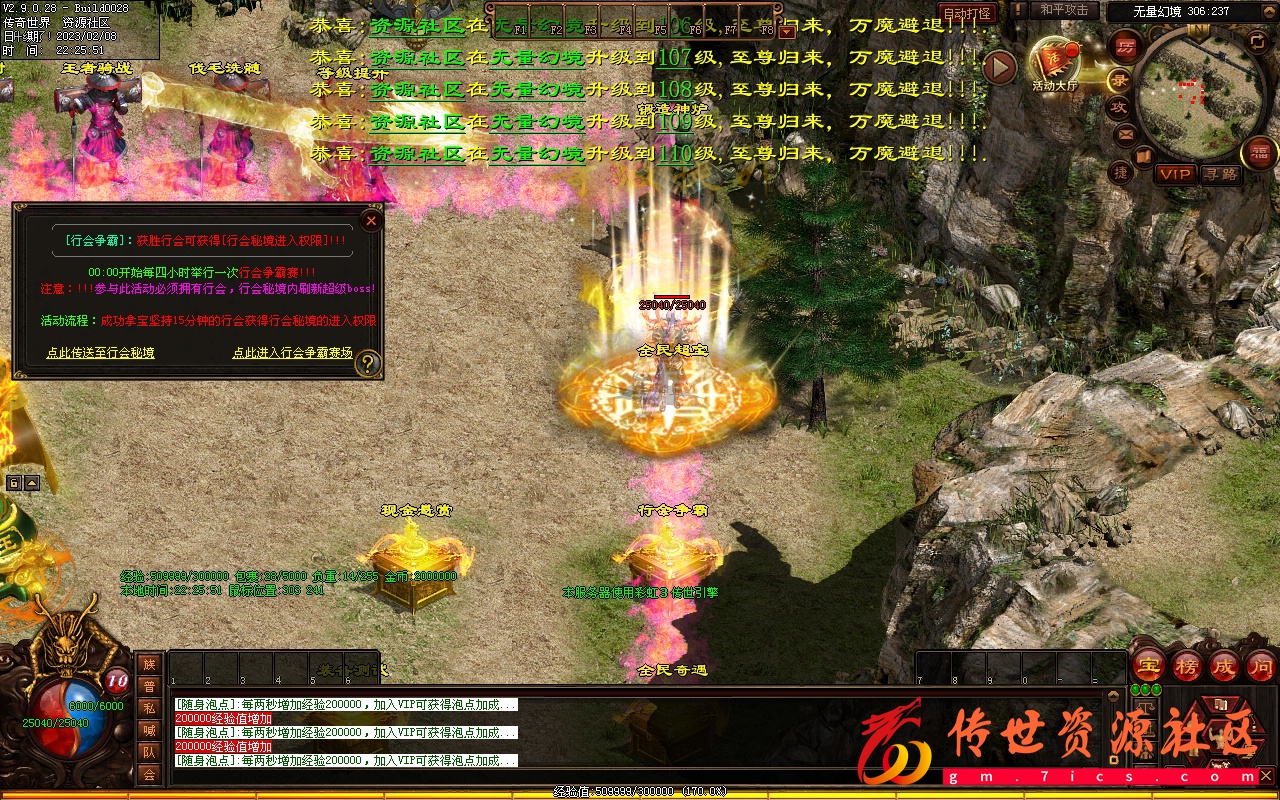Select the 族 chat channel tab
The width and height of the screenshot is (1280, 800).
[x=149, y=664]
